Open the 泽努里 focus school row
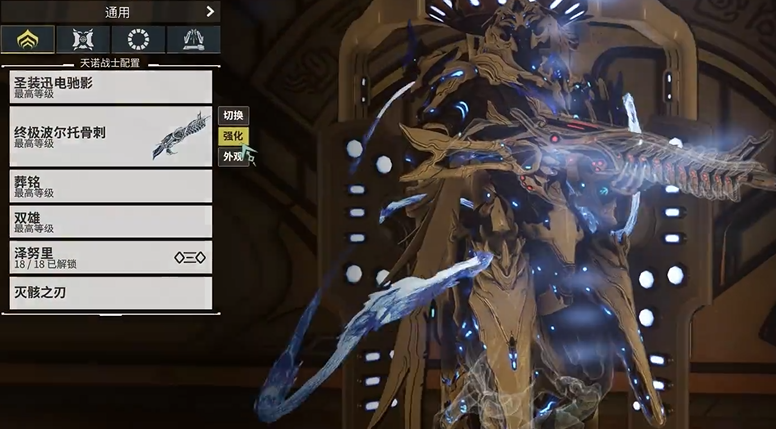 coord(111,257)
